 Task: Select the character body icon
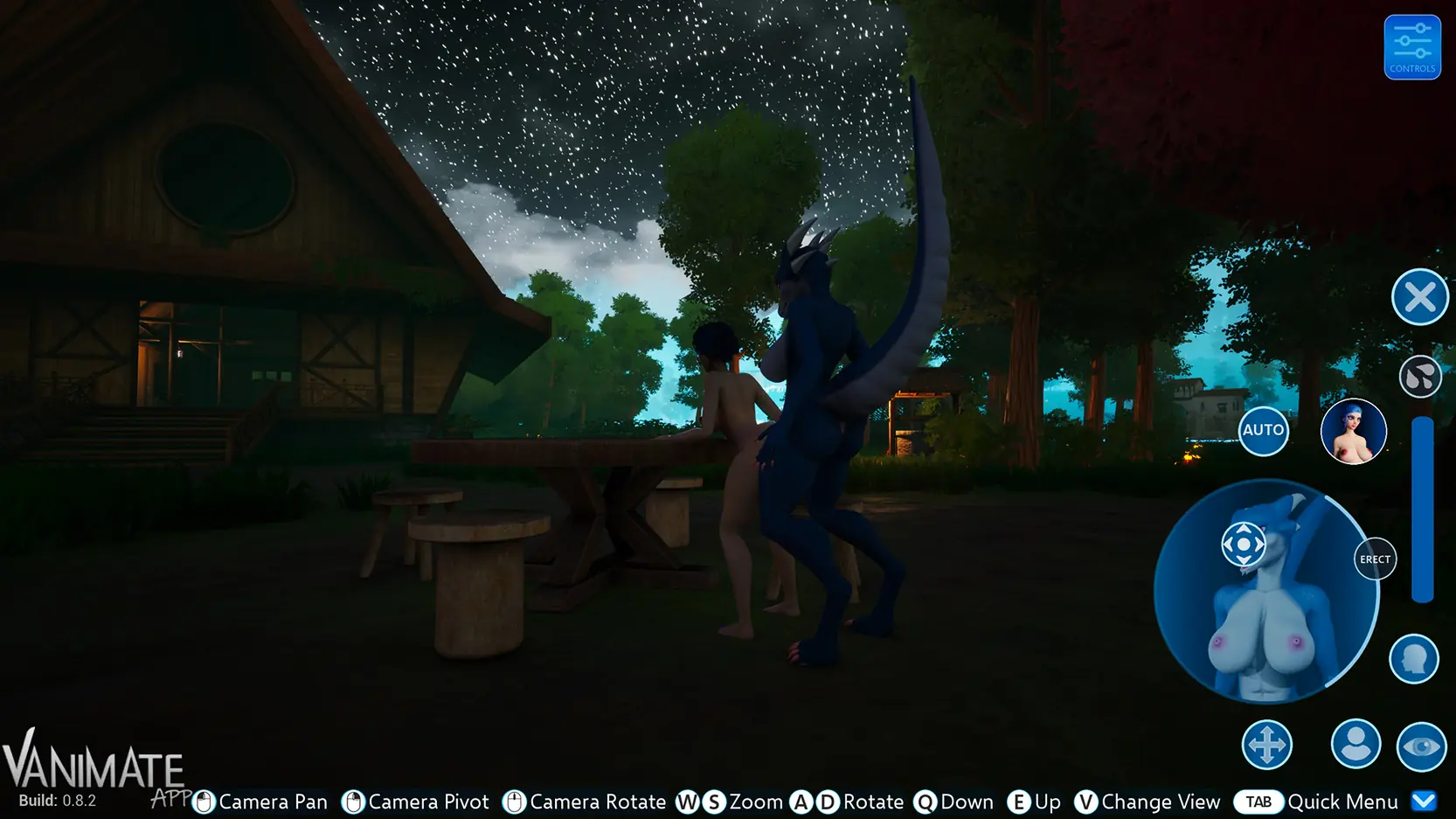1355,744
